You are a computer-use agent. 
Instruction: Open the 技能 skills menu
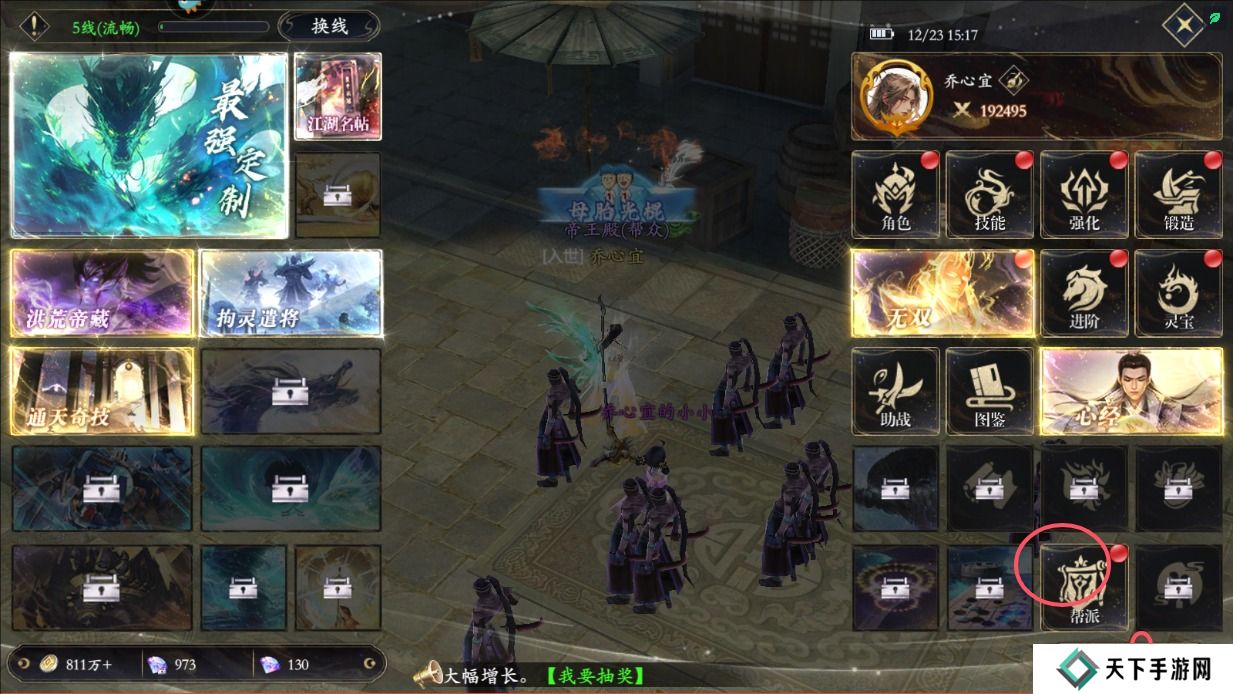coord(989,194)
